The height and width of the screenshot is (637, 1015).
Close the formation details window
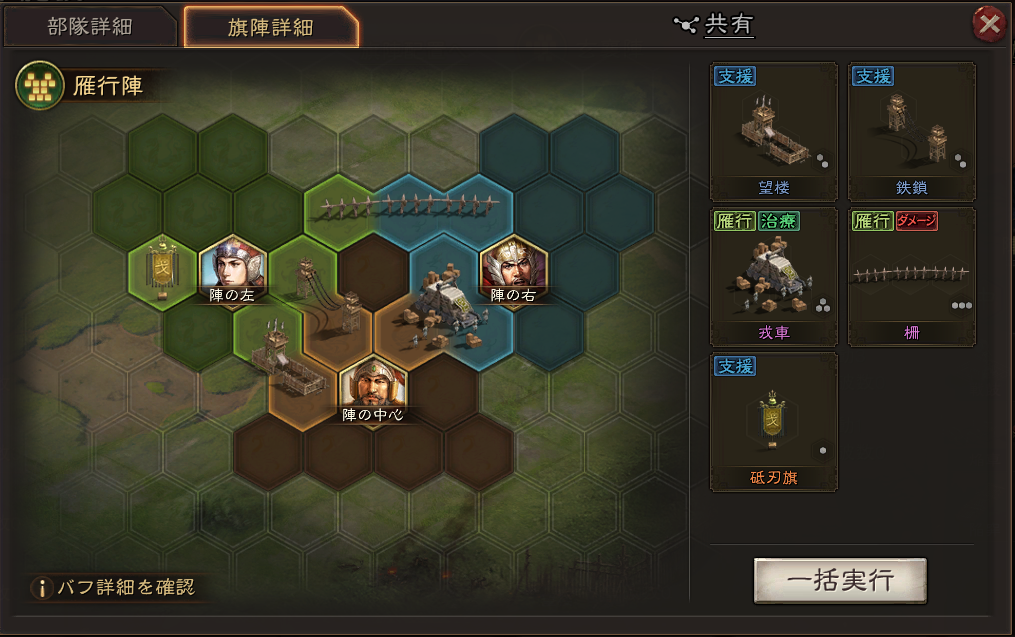[989, 24]
